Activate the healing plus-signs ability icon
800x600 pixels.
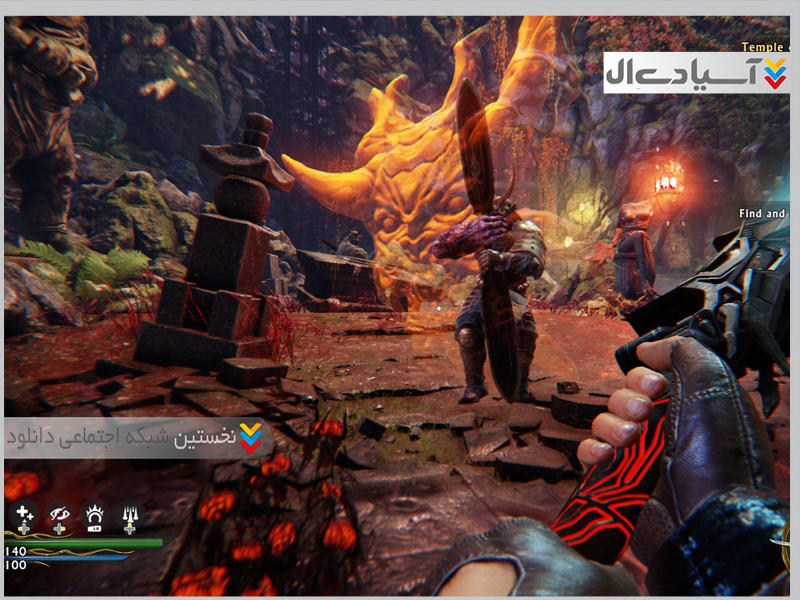[x=24, y=516]
